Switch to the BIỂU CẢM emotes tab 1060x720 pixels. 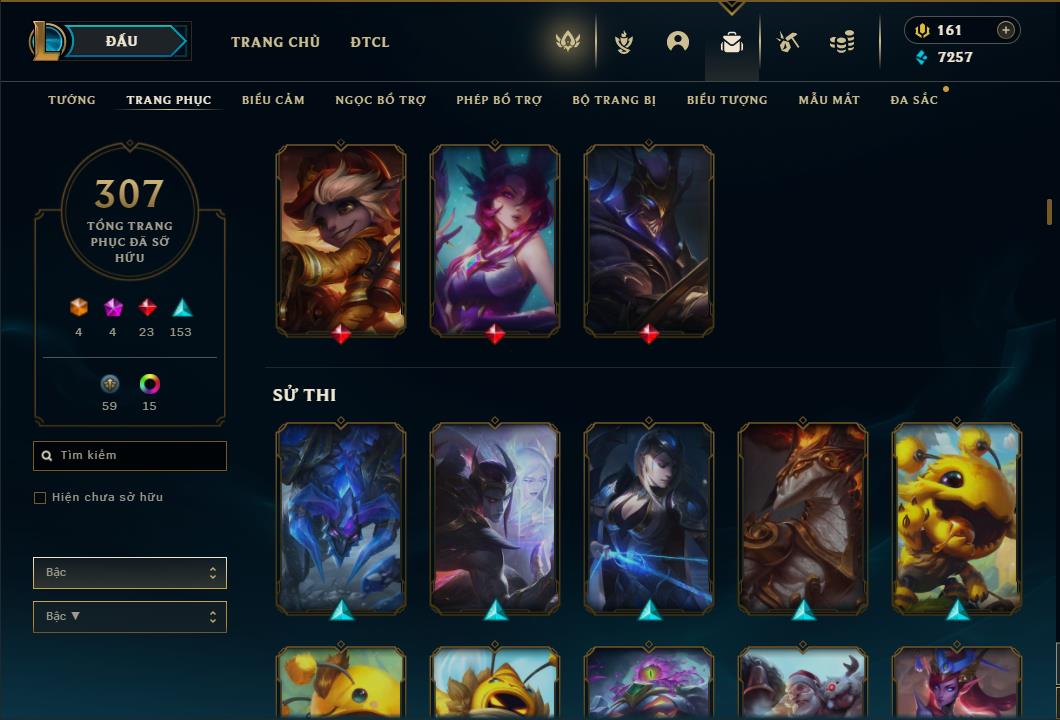tap(273, 100)
